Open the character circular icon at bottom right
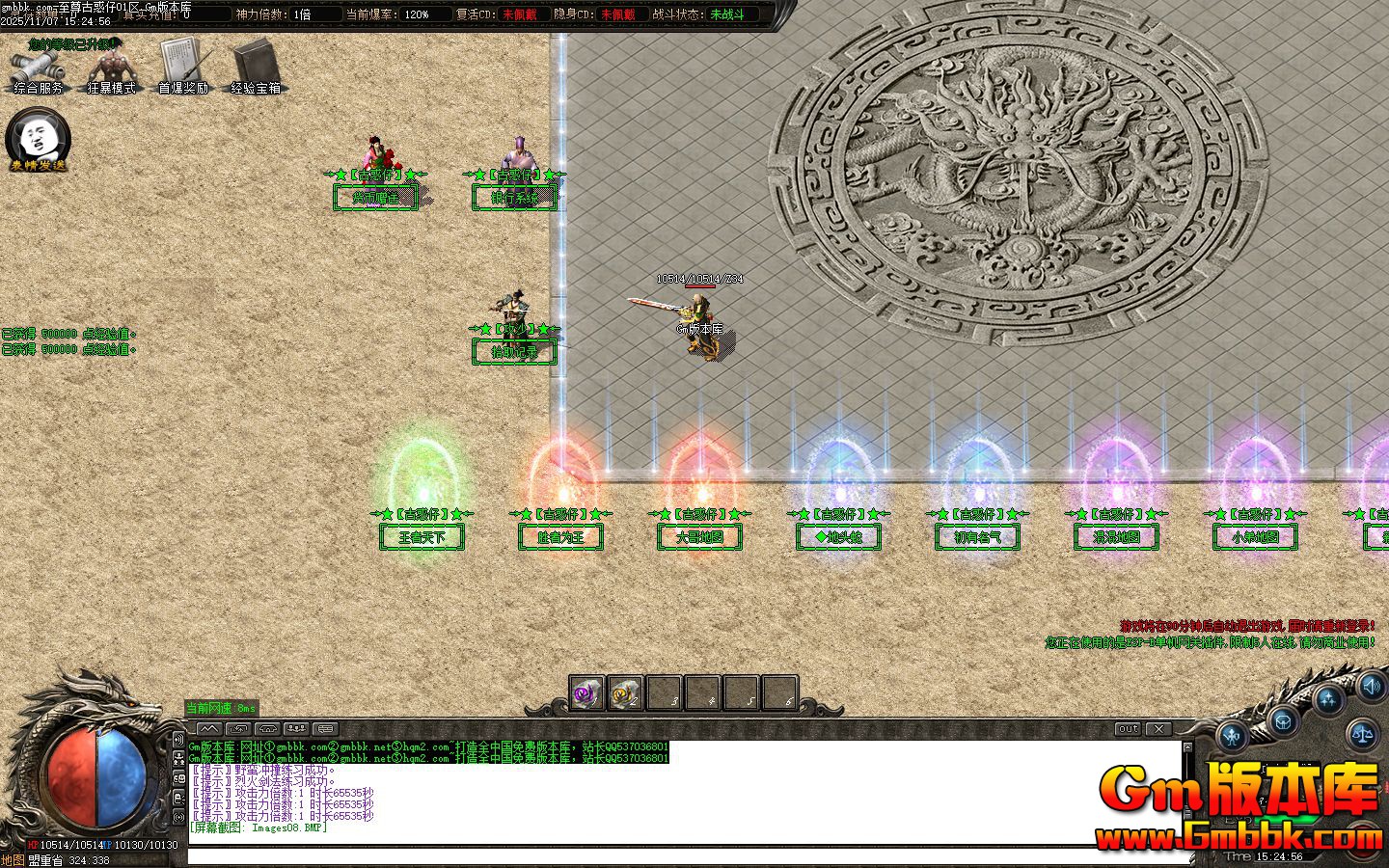Viewport: 1389px width, 868px height. (1231, 736)
